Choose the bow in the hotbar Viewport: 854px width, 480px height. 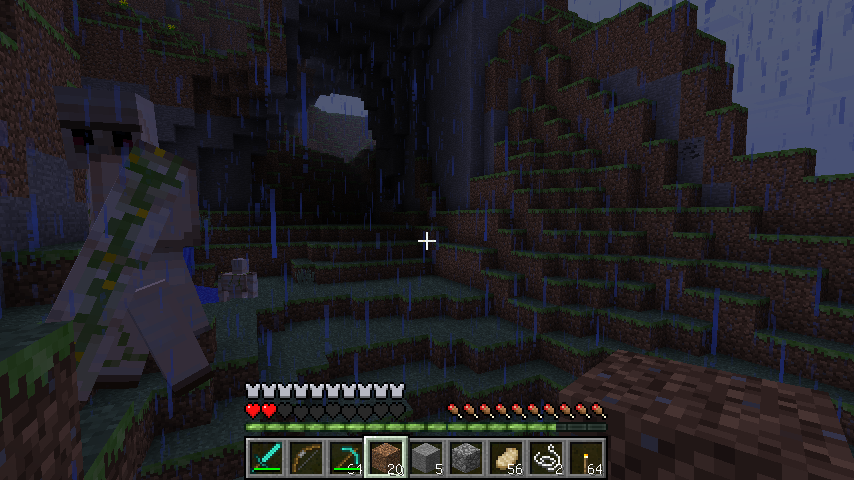click(x=306, y=457)
